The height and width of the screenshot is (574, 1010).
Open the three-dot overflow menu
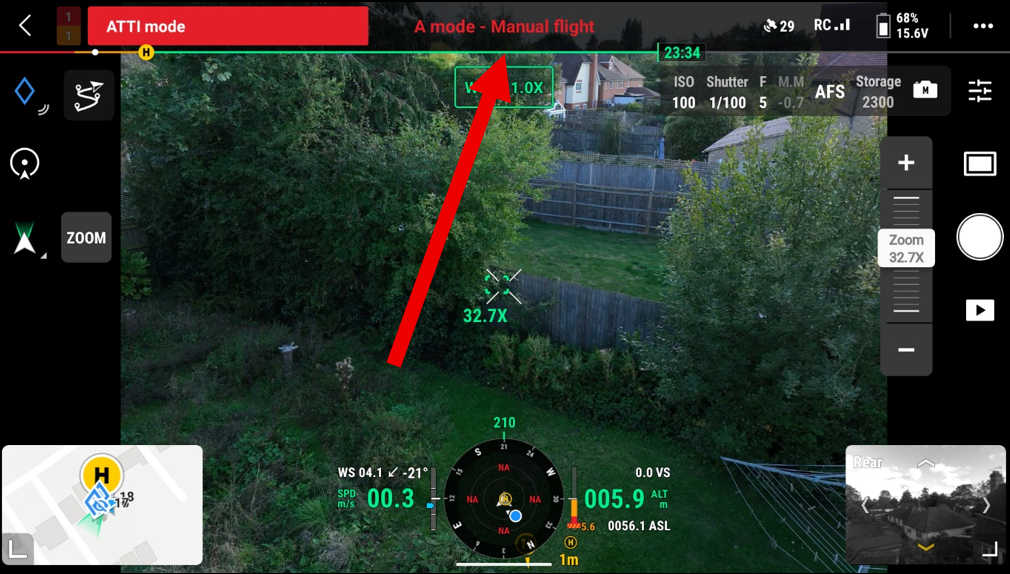[x=982, y=26]
